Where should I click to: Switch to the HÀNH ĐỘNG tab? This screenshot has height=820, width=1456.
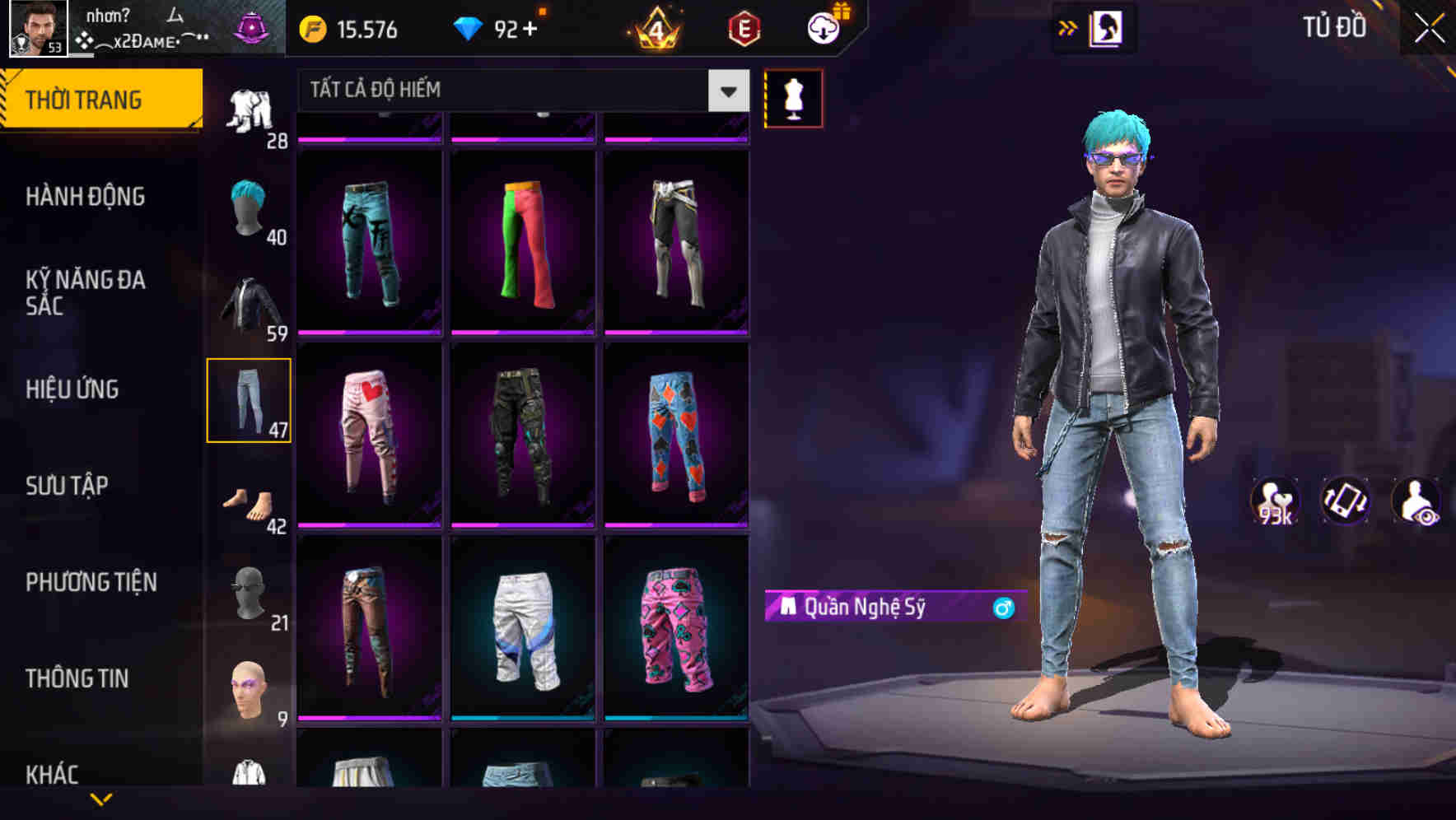88,198
